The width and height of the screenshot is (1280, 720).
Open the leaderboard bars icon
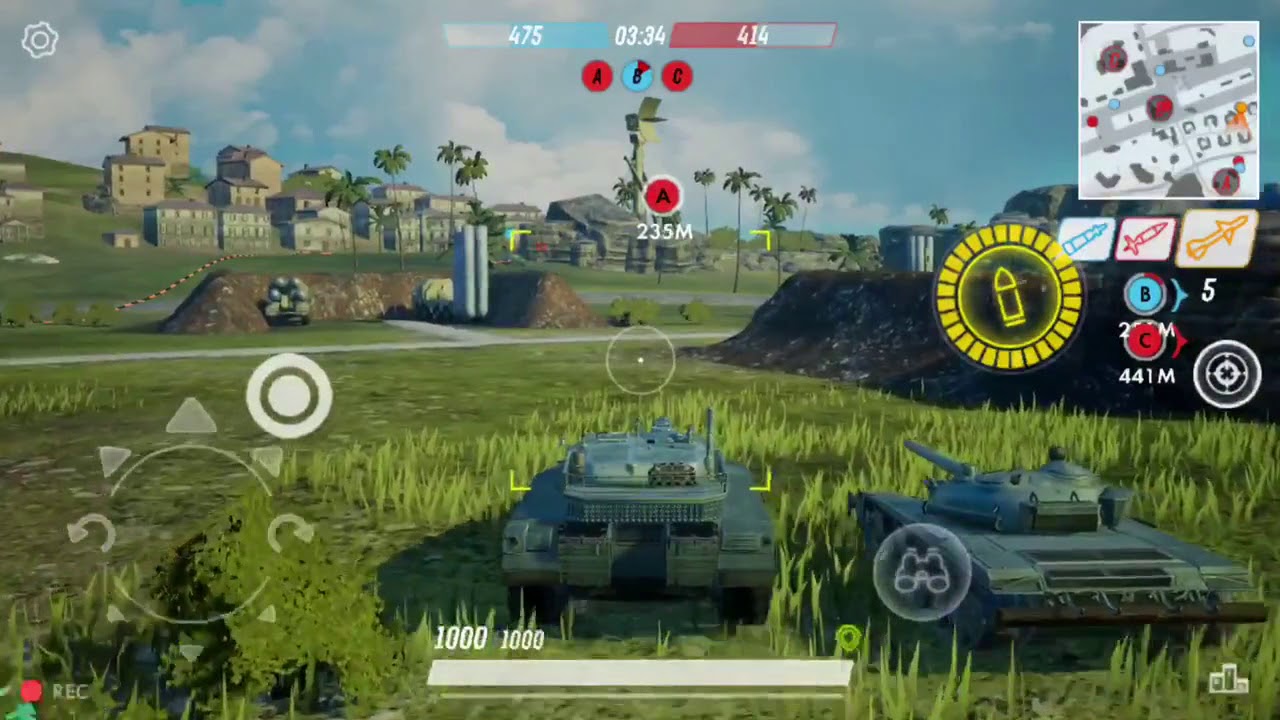point(1228,681)
